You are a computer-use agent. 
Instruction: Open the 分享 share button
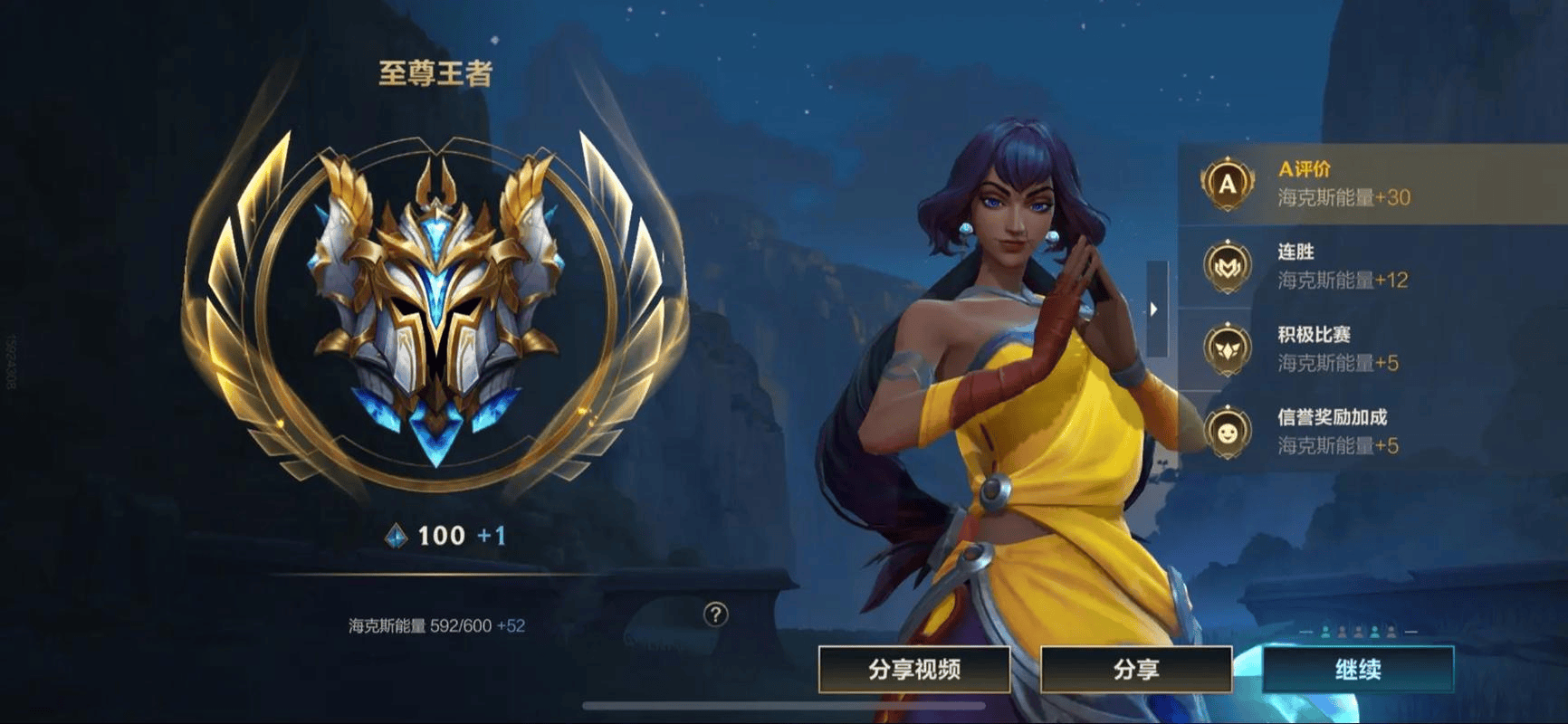tap(1136, 670)
